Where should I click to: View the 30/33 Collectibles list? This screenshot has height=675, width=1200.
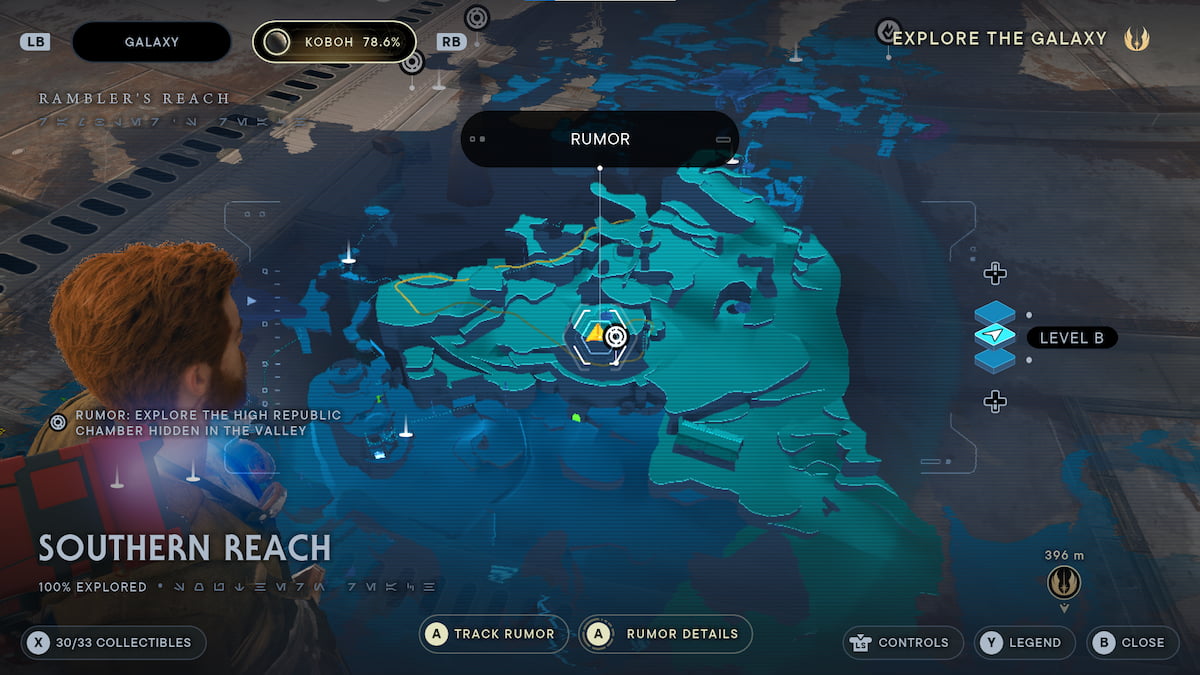click(x=114, y=643)
